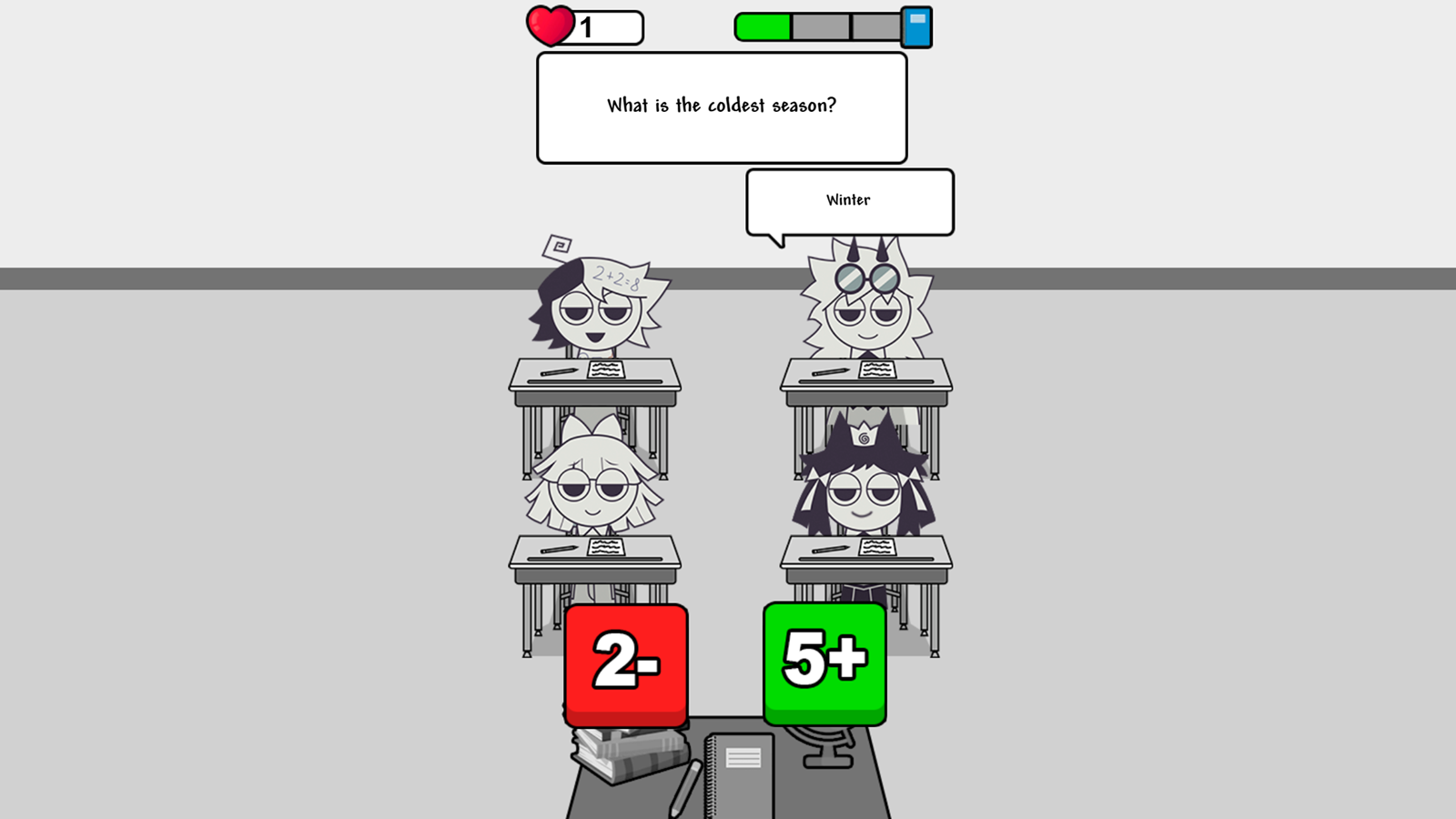Select the student with the 2+2=8 note
This screenshot has height=819, width=1456.
click(x=596, y=314)
